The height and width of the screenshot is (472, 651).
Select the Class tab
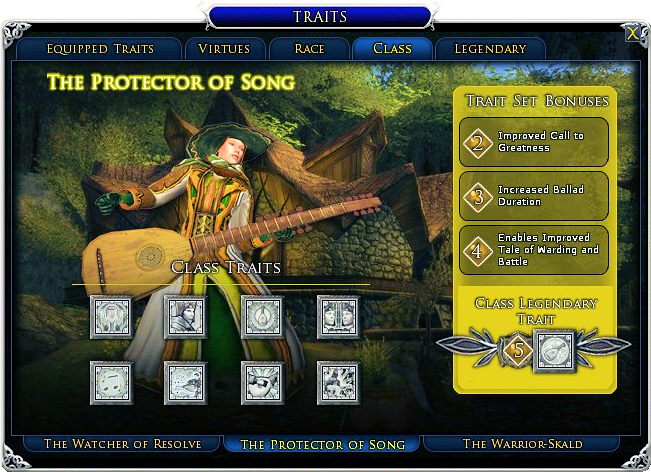pos(392,49)
